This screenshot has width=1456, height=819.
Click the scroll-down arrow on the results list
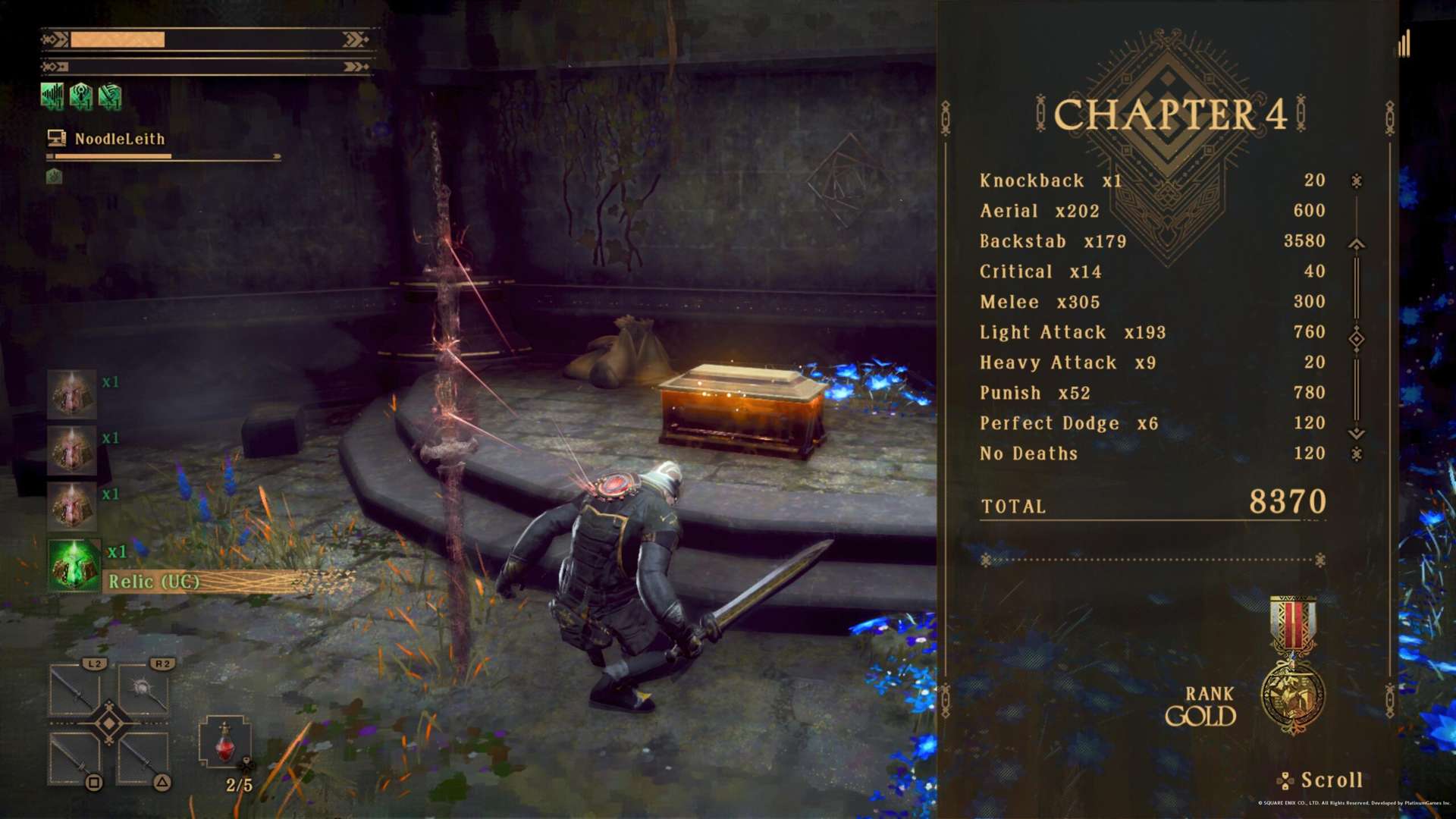[x=1356, y=433]
